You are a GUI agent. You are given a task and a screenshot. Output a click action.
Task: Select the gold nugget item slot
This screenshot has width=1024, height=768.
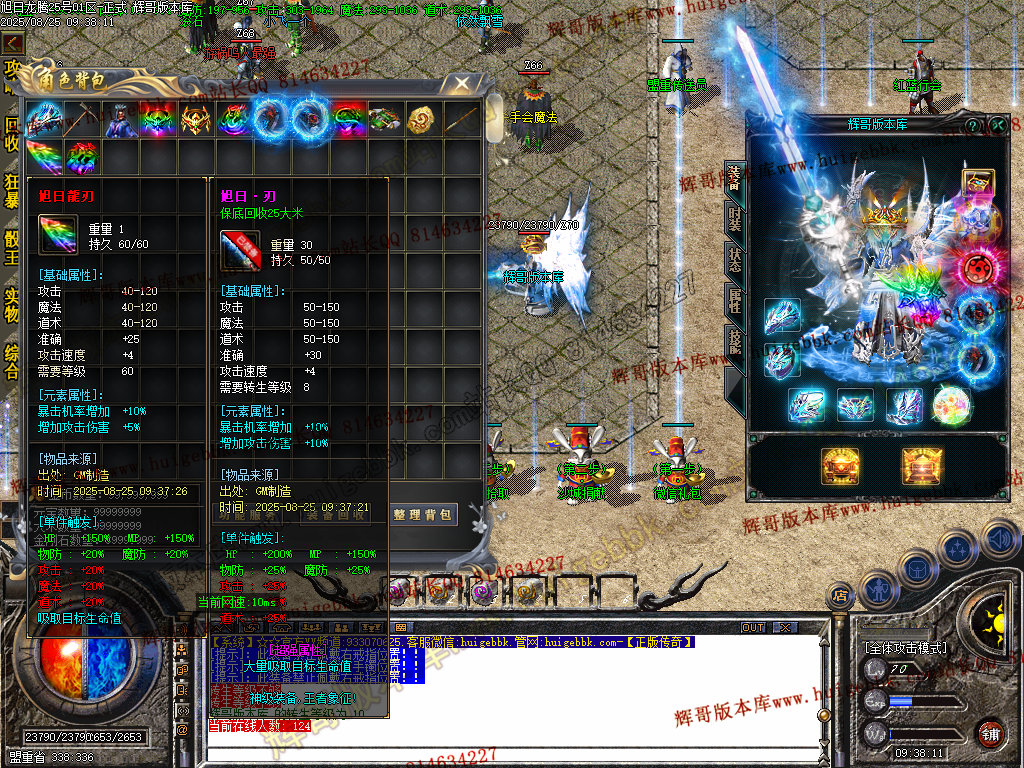point(423,120)
